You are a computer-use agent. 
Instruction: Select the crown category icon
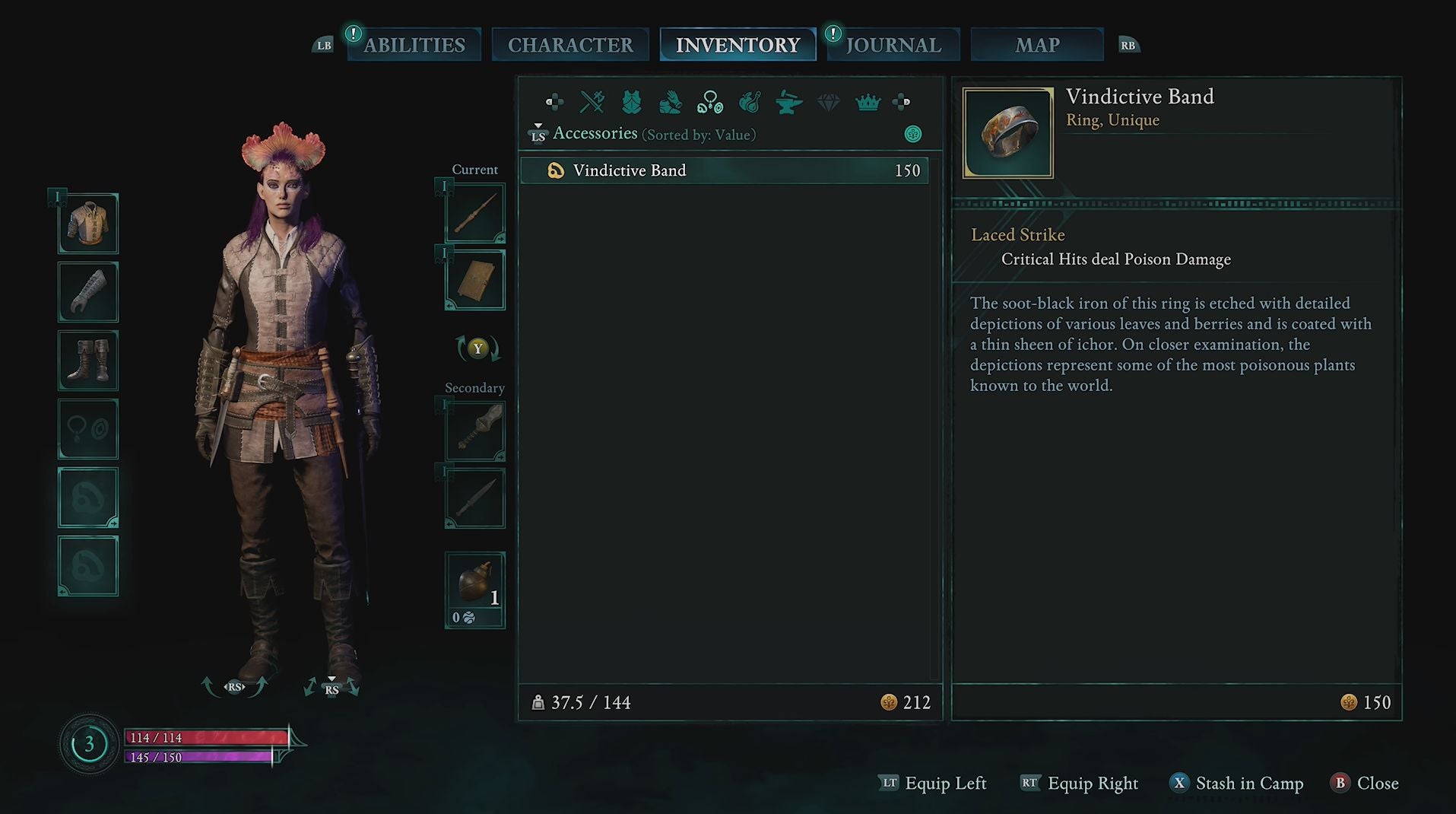[868, 102]
